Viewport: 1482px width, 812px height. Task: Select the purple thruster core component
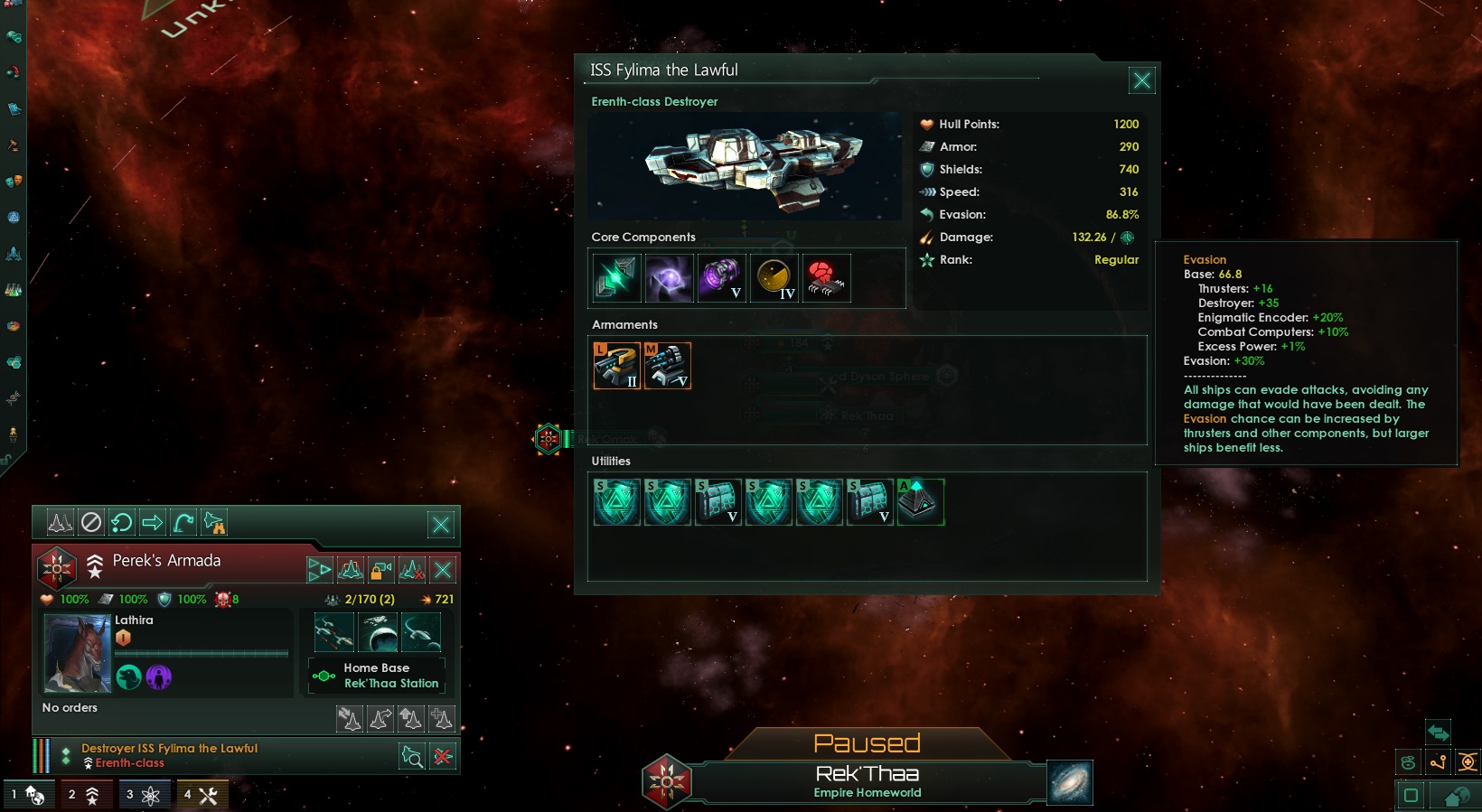(721, 277)
